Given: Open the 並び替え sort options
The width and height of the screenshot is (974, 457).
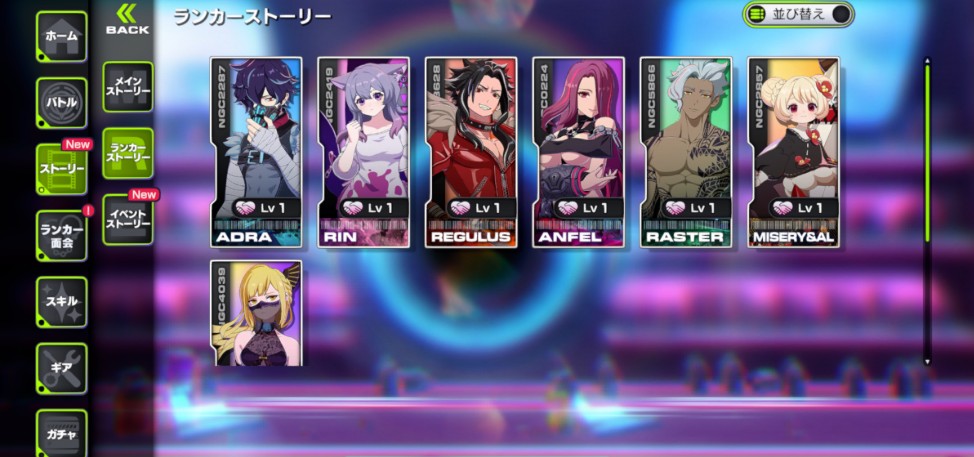Looking at the screenshot, I should click(x=798, y=14).
